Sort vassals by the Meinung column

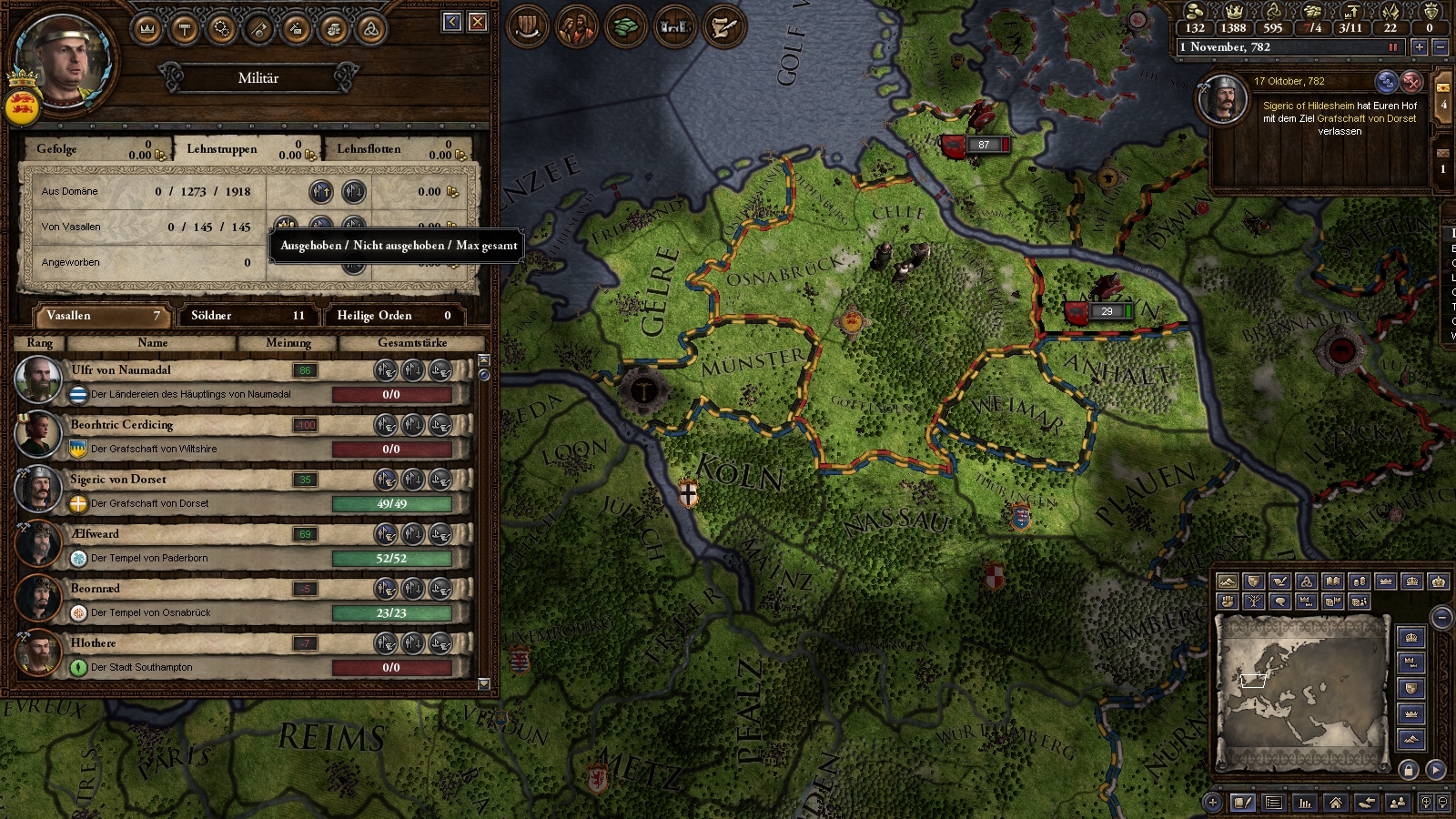tap(288, 343)
